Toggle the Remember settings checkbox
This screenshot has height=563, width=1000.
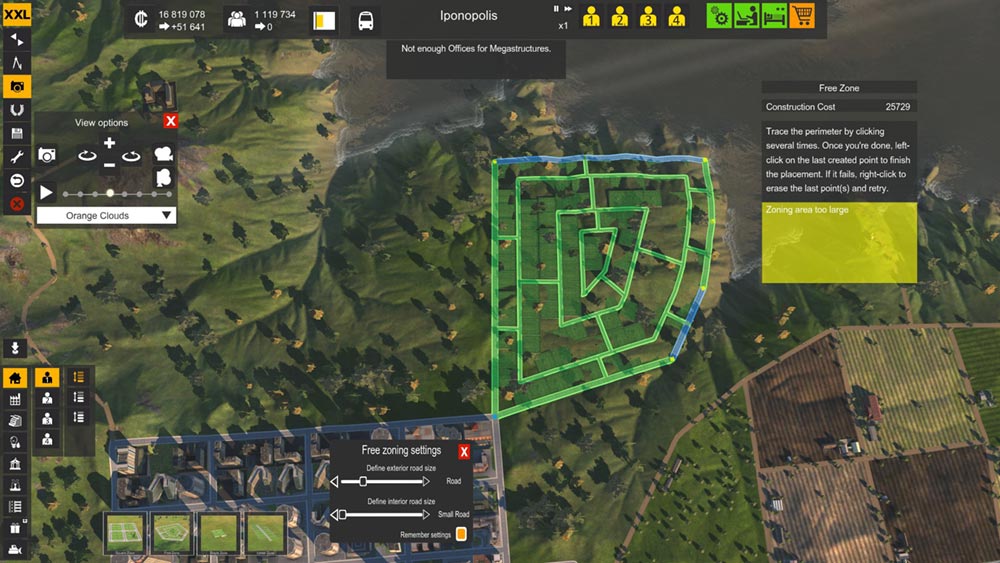pos(461,535)
